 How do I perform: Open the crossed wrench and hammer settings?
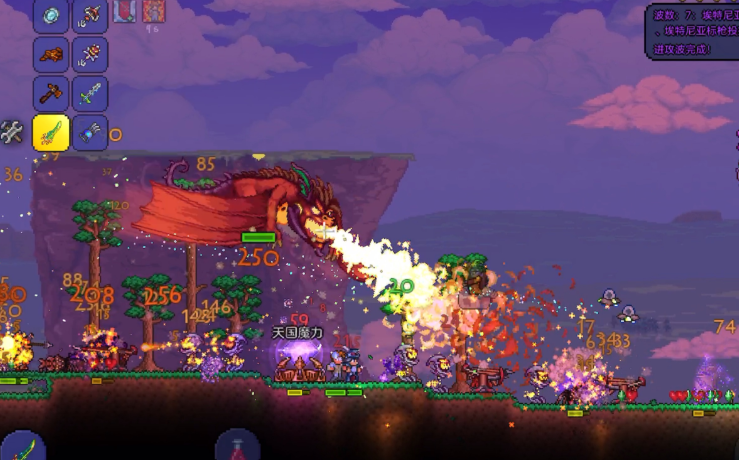(x=12, y=131)
